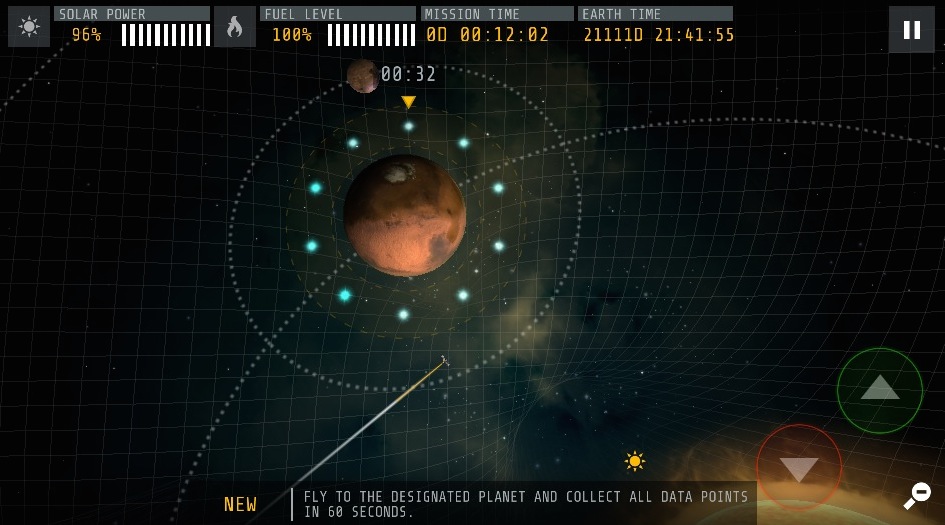This screenshot has width=945, height=525.
Task: Zoom out using the magnifier minus icon
Action: tap(917, 494)
